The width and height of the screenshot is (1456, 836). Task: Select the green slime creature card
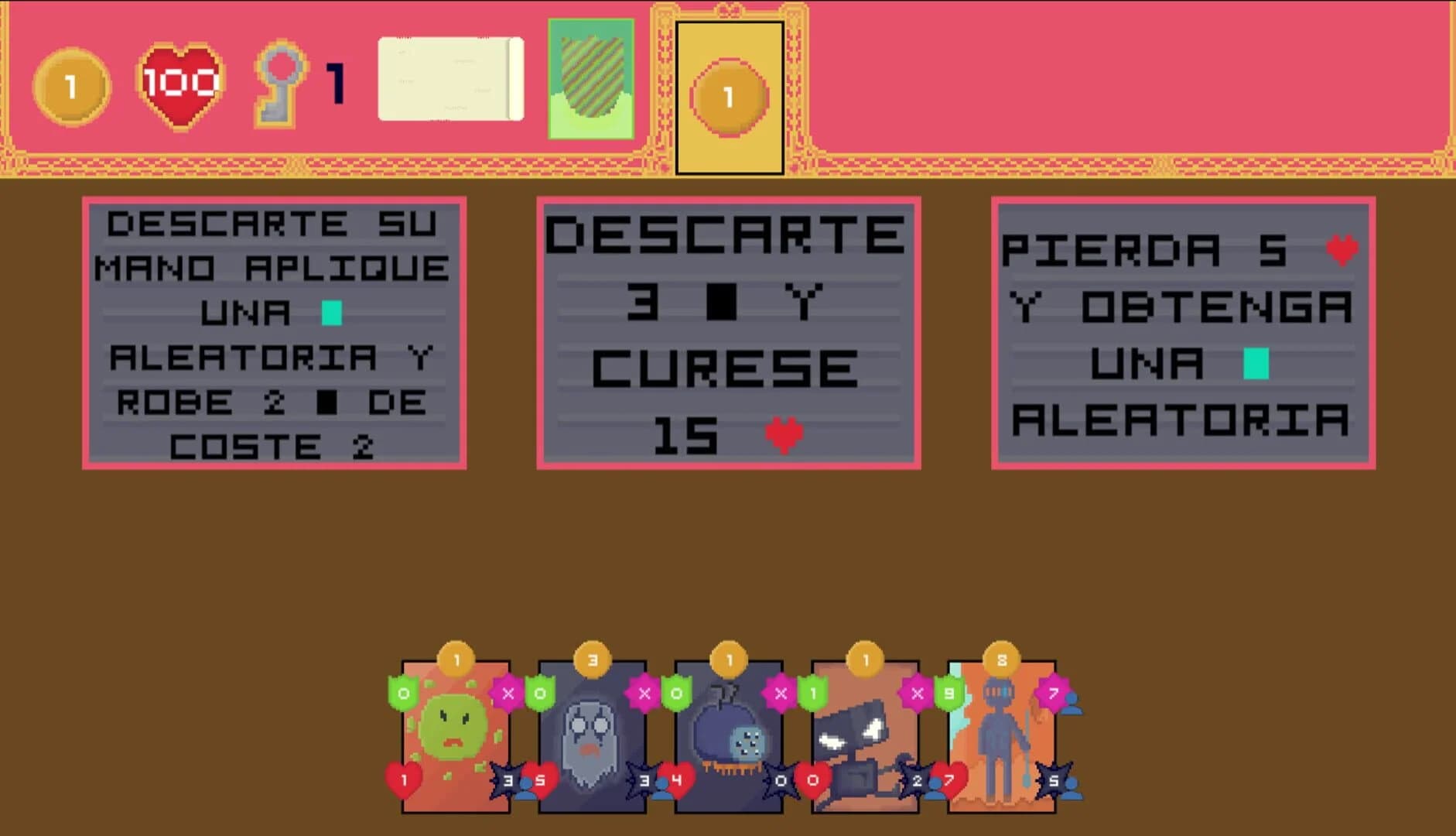point(456,735)
